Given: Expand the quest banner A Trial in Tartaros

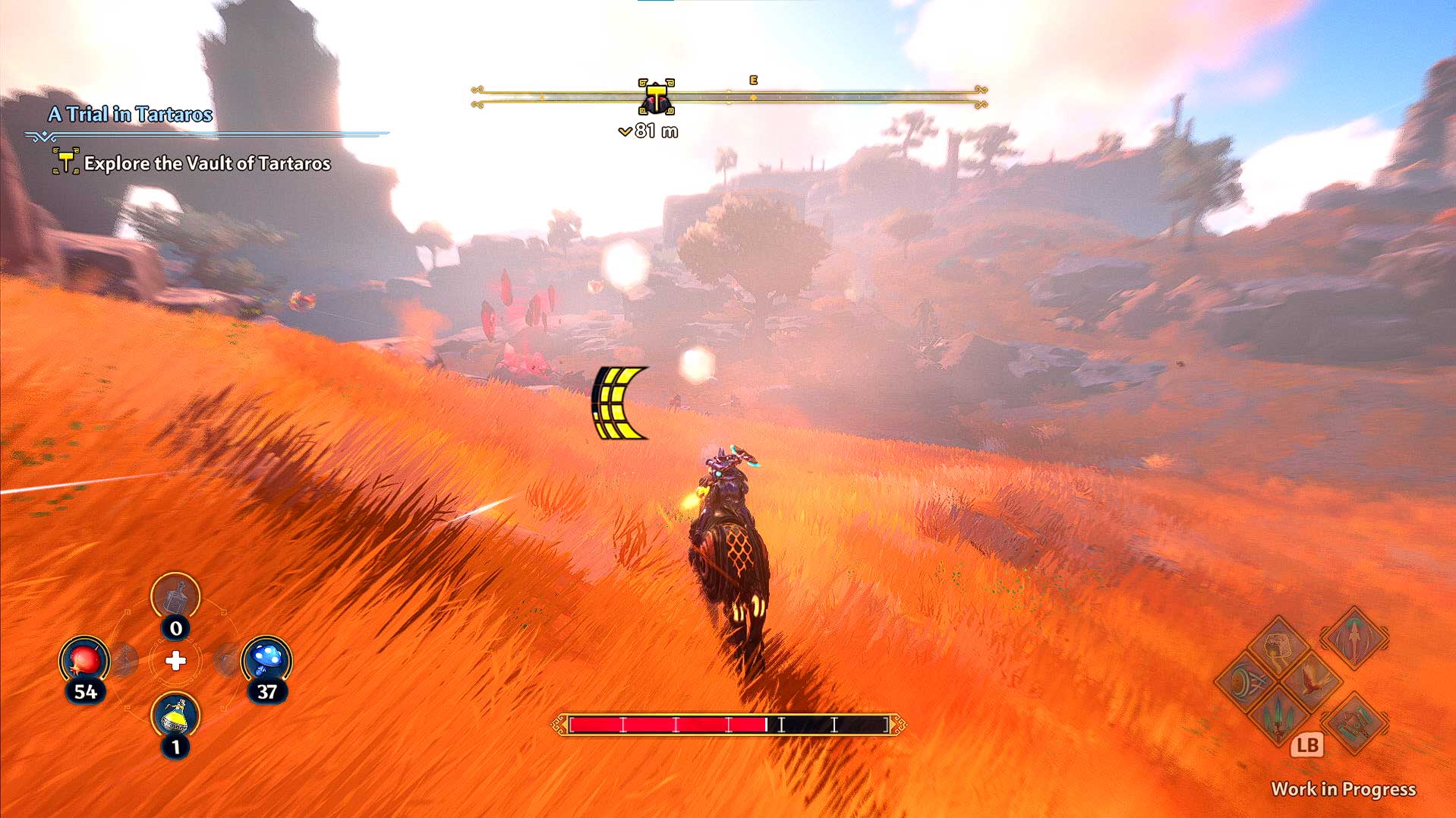Looking at the screenshot, I should pos(131,115).
